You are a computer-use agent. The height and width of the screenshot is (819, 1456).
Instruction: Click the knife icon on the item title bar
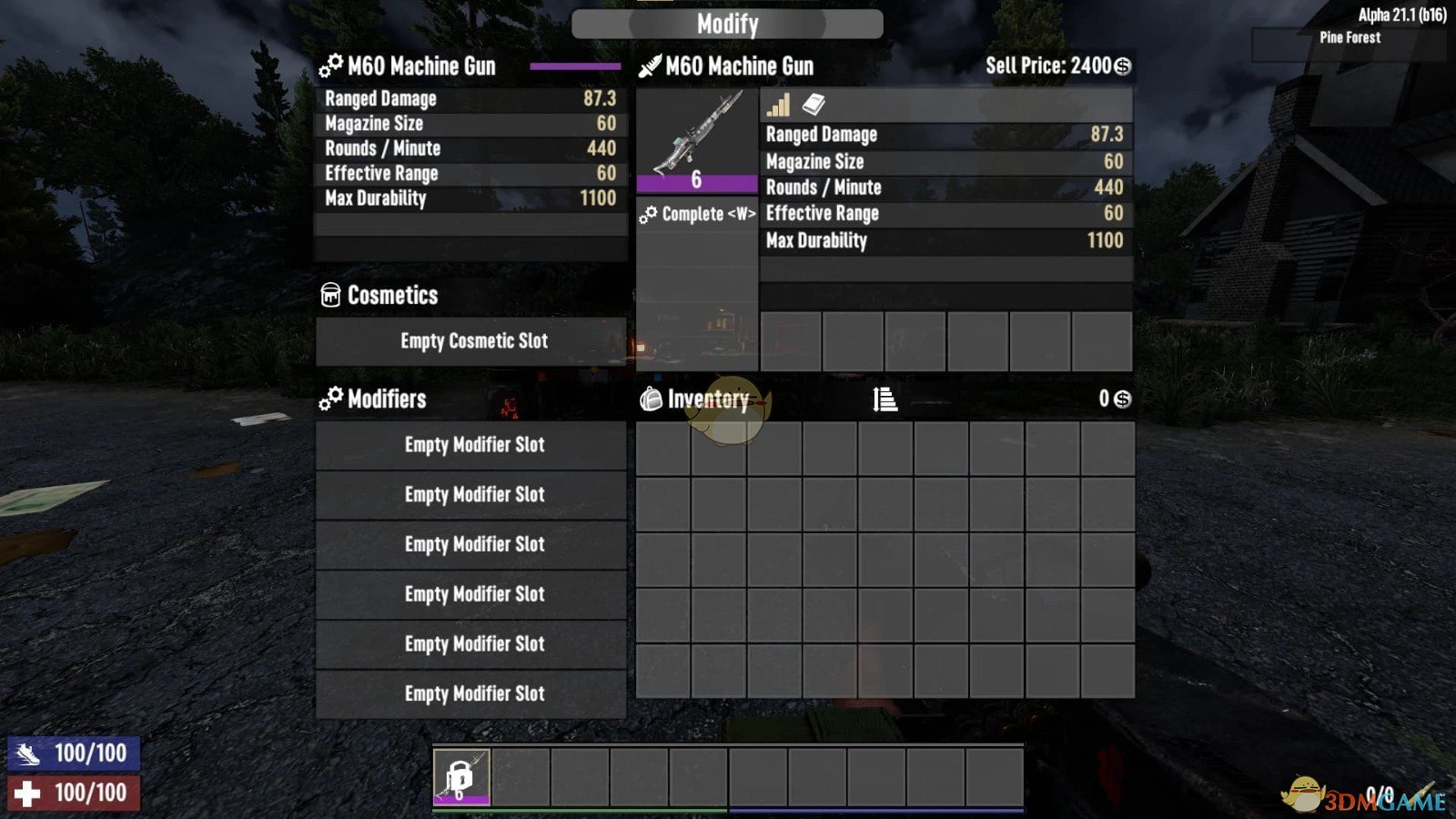pyautogui.click(x=650, y=65)
